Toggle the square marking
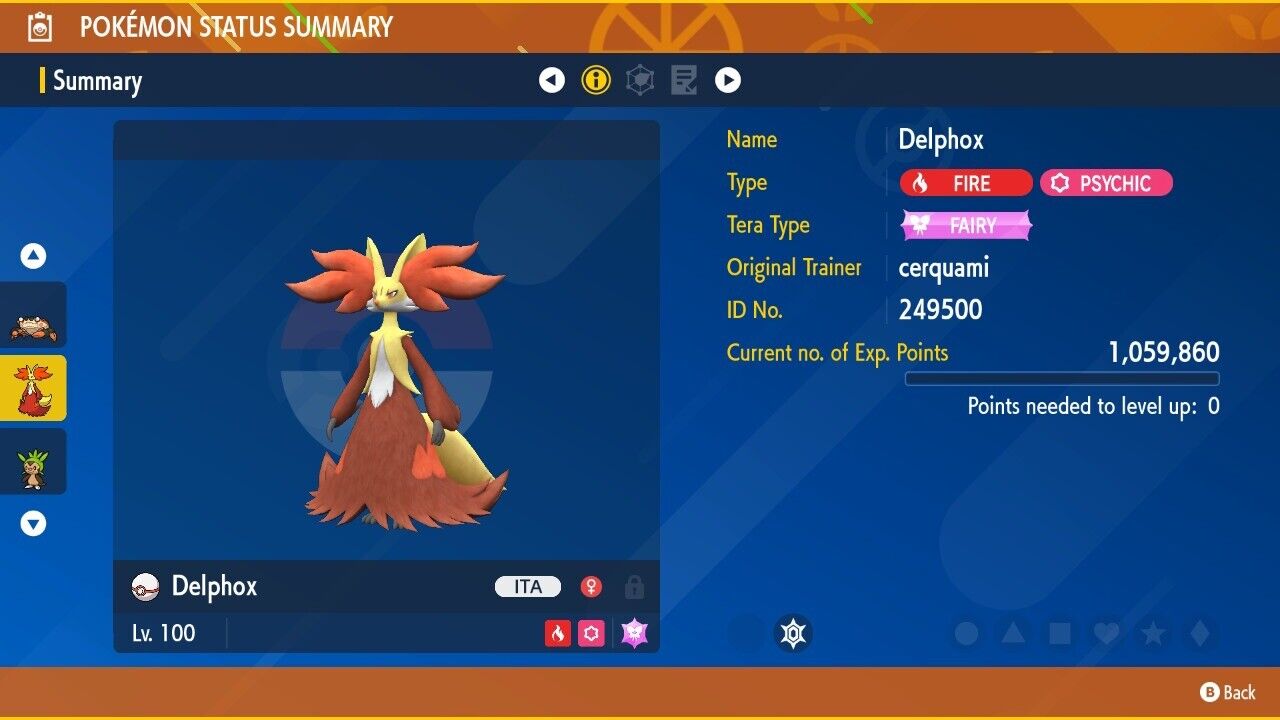This screenshot has width=1280, height=720. coord(1059,633)
